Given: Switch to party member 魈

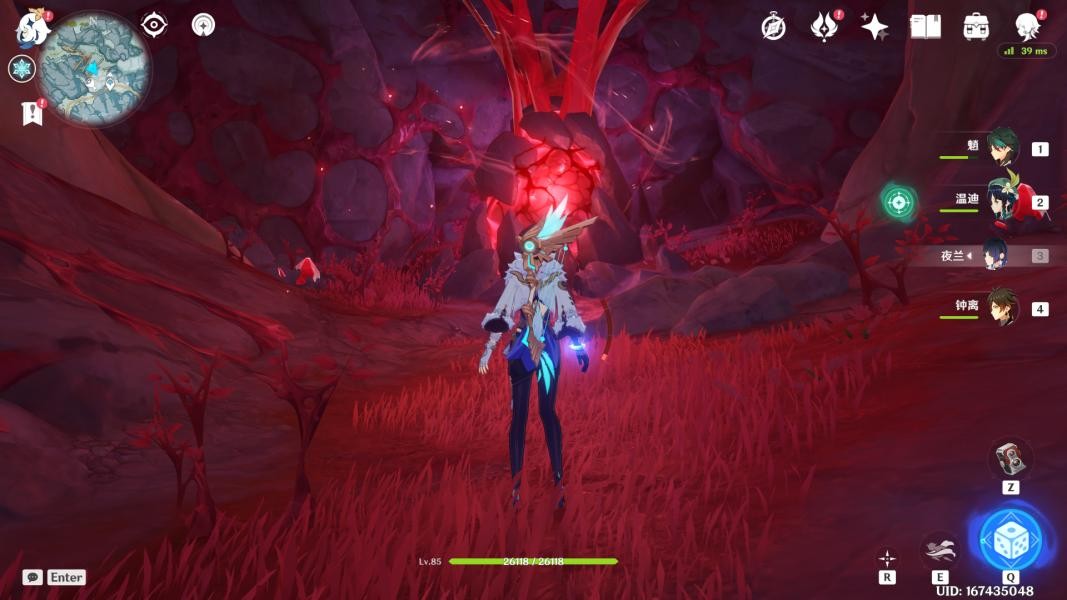Looking at the screenshot, I should [1001, 148].
